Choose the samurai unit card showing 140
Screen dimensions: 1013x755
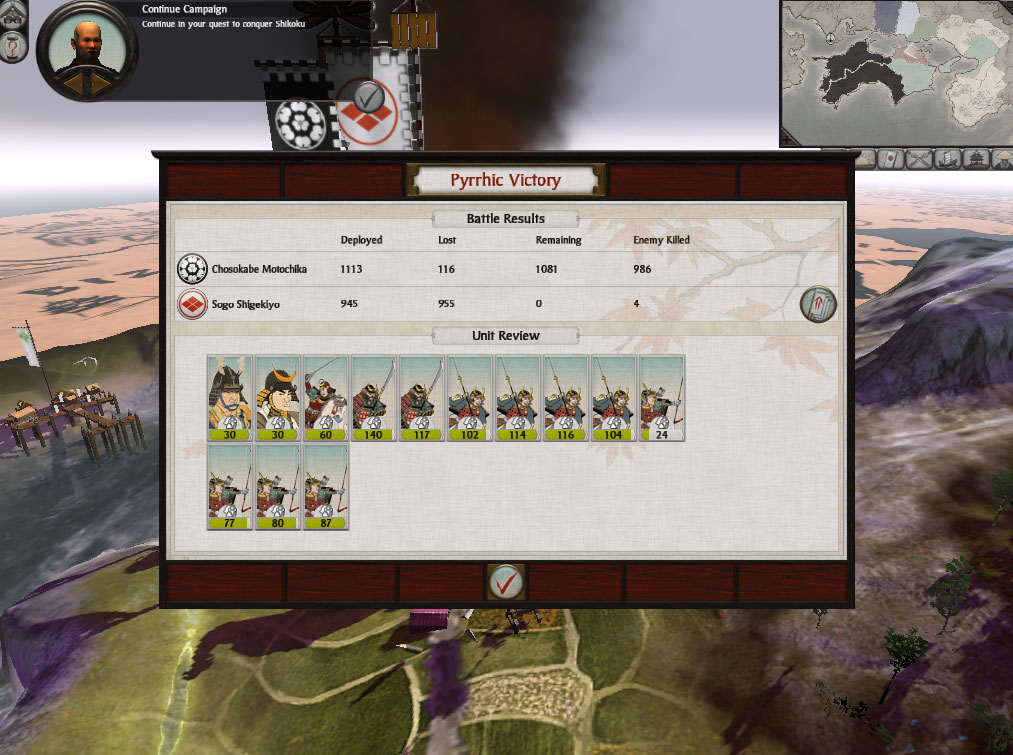(374, 398)
